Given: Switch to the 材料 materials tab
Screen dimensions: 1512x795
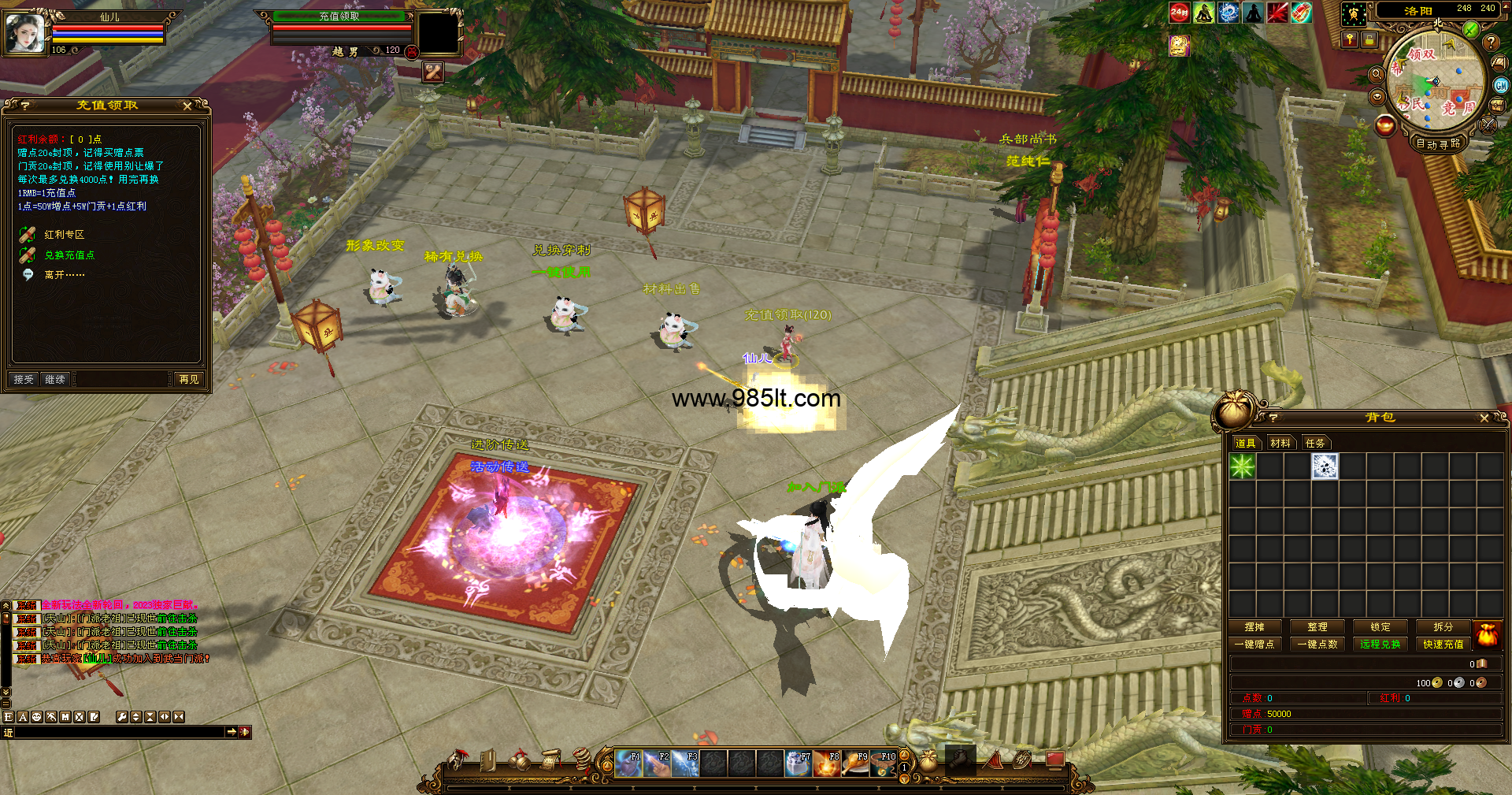Looking at the screenshot, I should 1280,444.
